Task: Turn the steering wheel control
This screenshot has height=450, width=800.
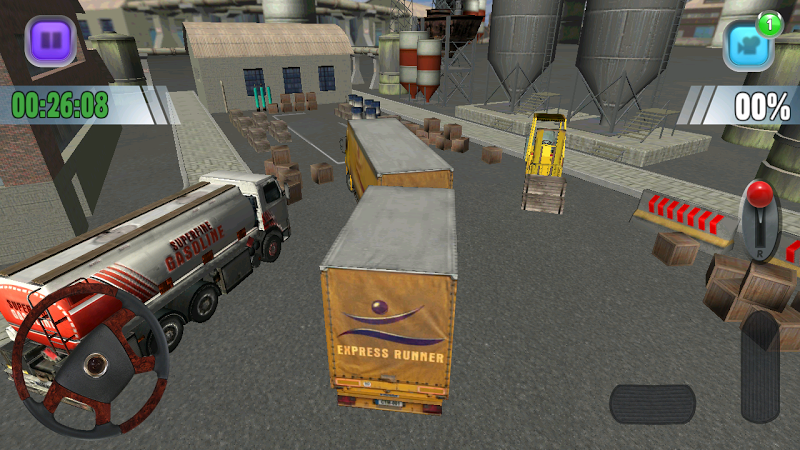Action: tap(90, 358)
